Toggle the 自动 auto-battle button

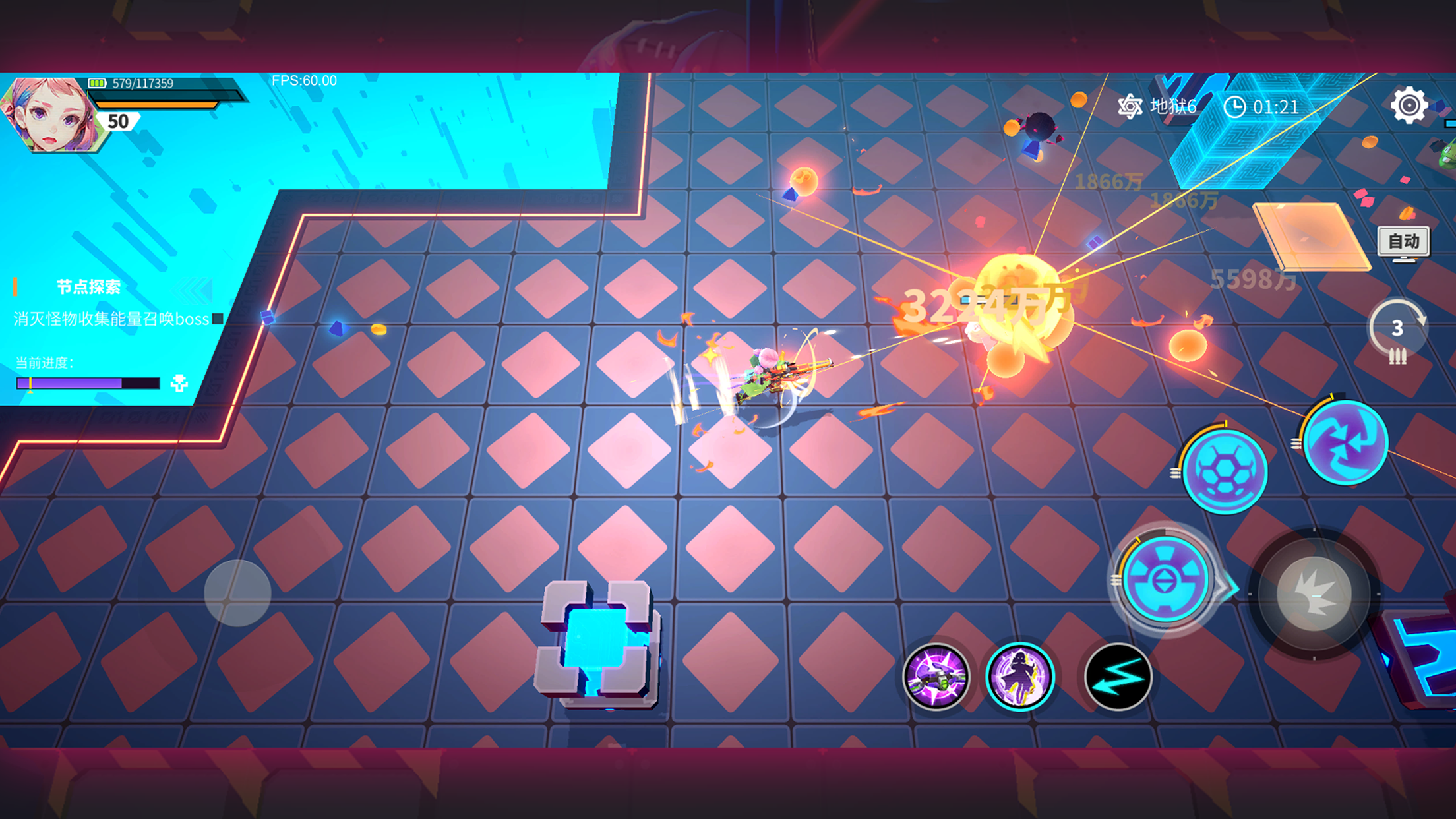click(1403, 242)
